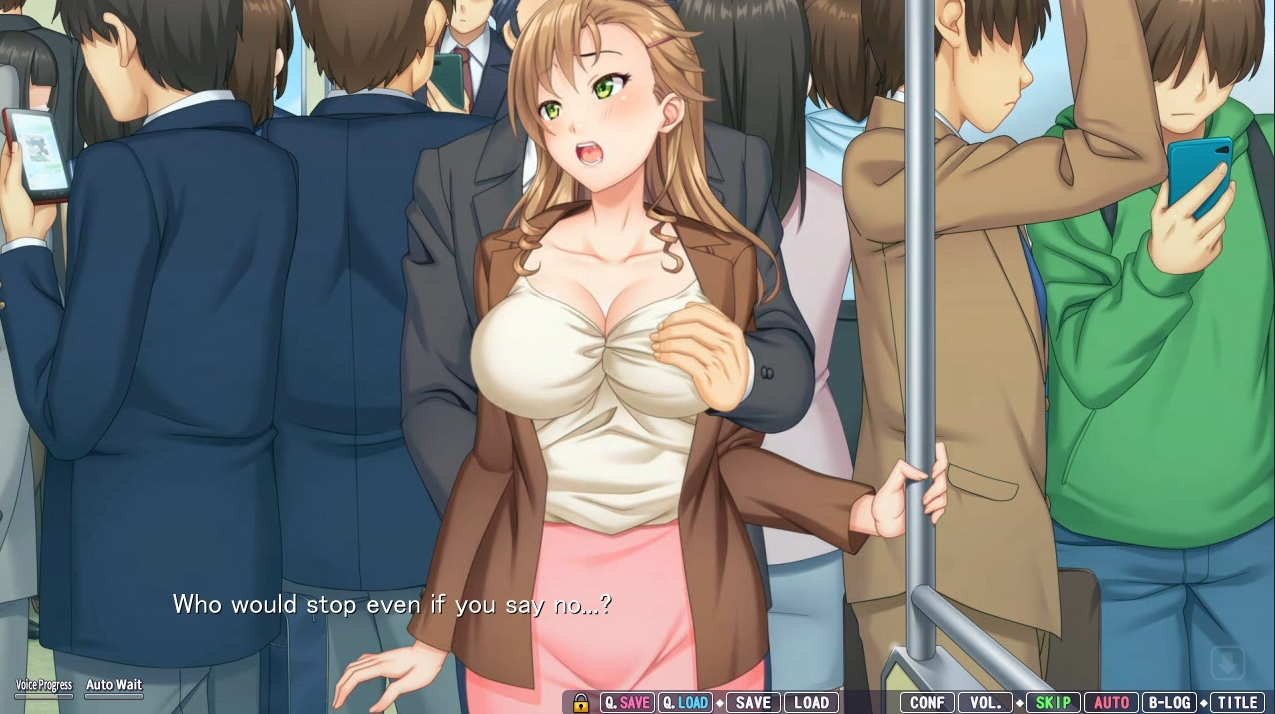Open the VOL. volume settings

point(985,703)
